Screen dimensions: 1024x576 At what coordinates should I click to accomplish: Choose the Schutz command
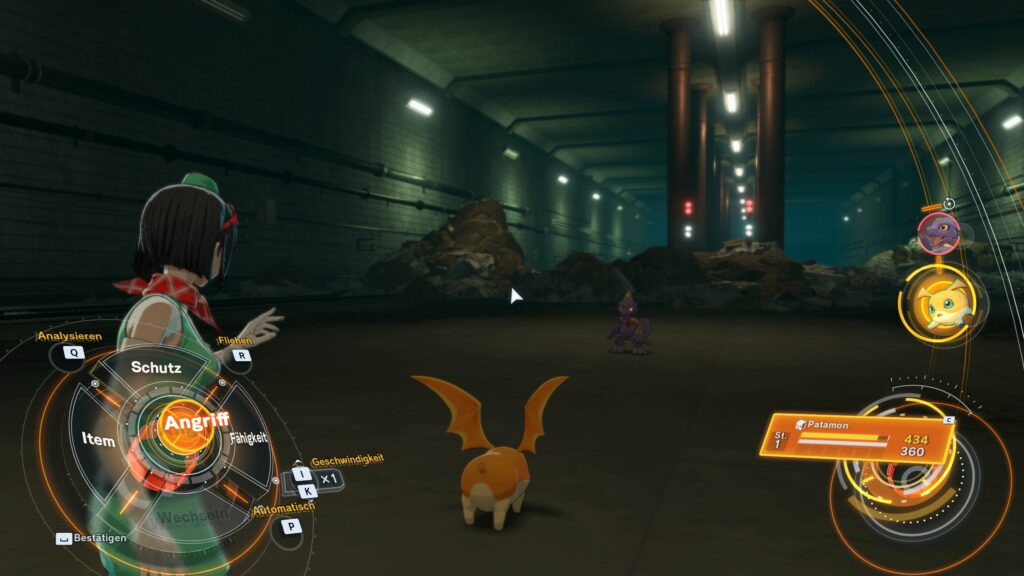[x=156, y=368]
